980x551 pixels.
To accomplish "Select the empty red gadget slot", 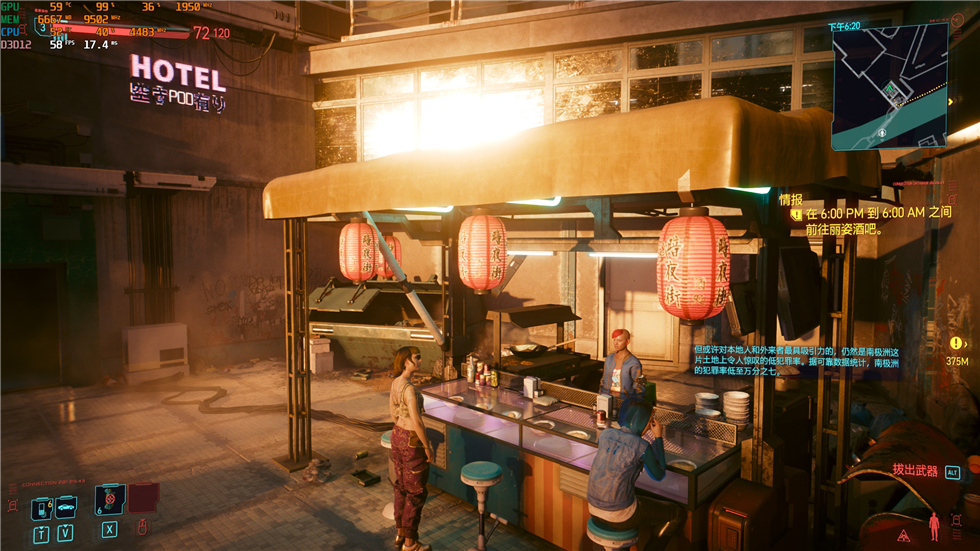I will point(142,497).
